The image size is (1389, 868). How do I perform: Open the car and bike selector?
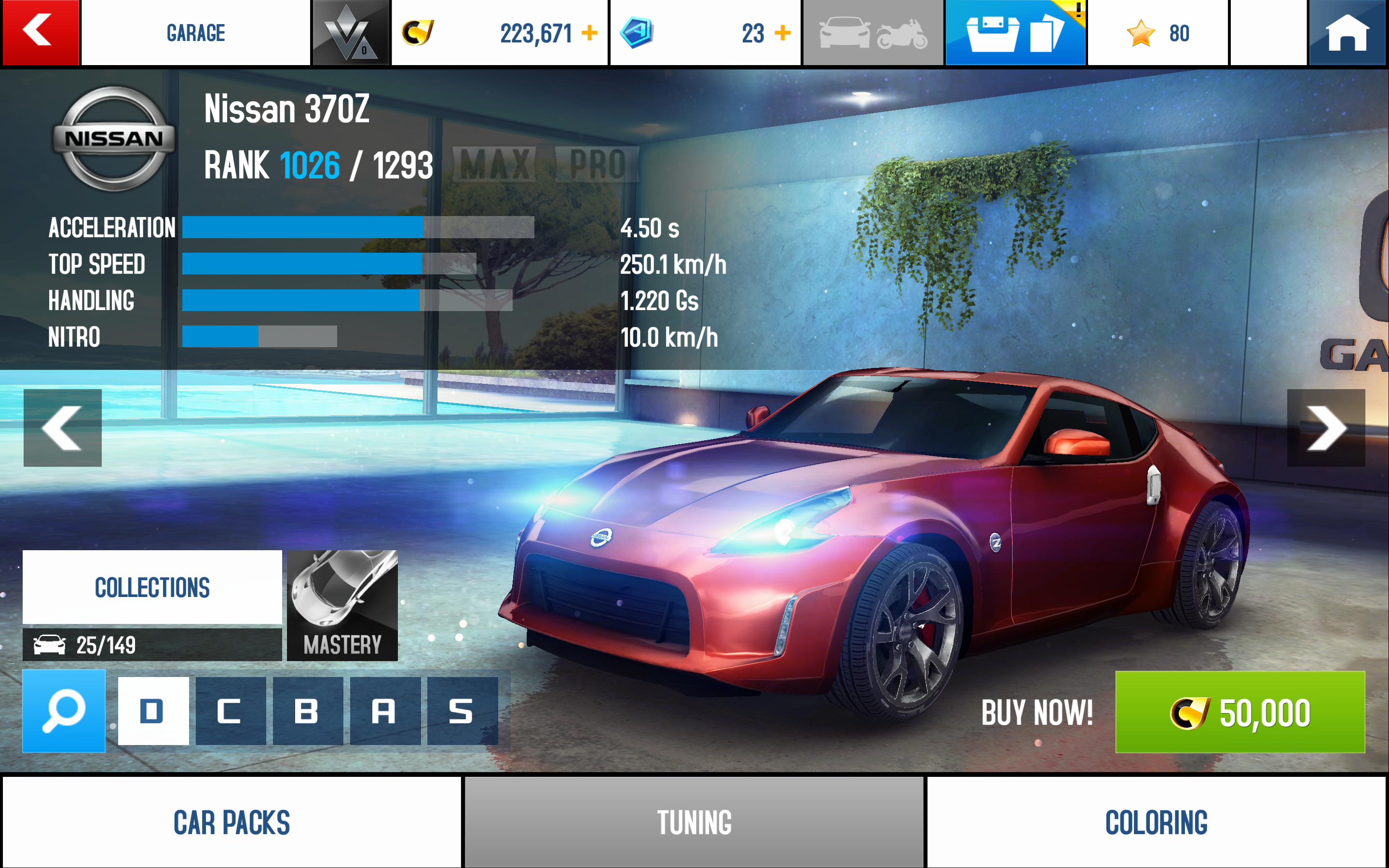(x=872, y=33)
